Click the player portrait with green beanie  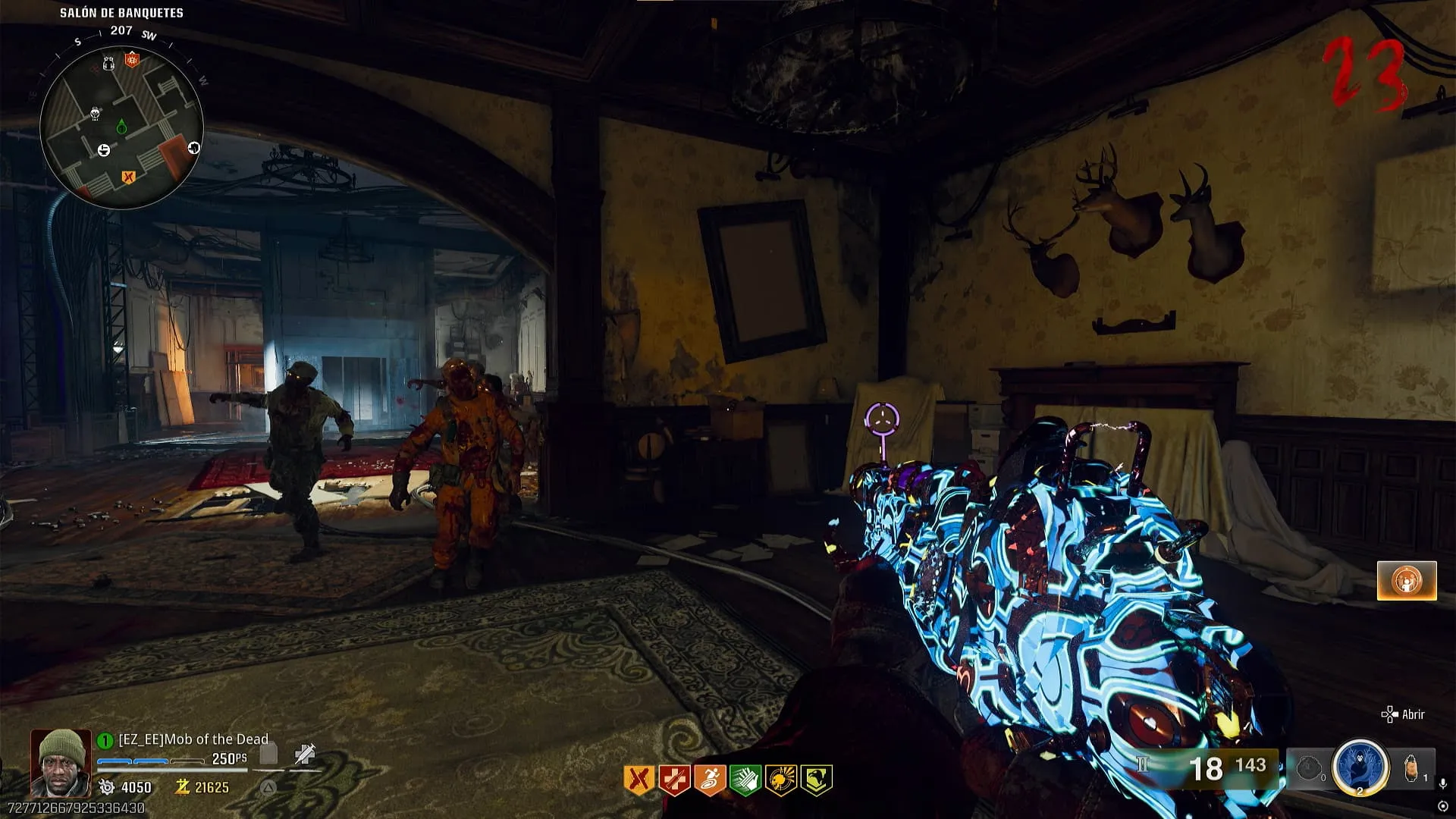click(x=61, y=762)
